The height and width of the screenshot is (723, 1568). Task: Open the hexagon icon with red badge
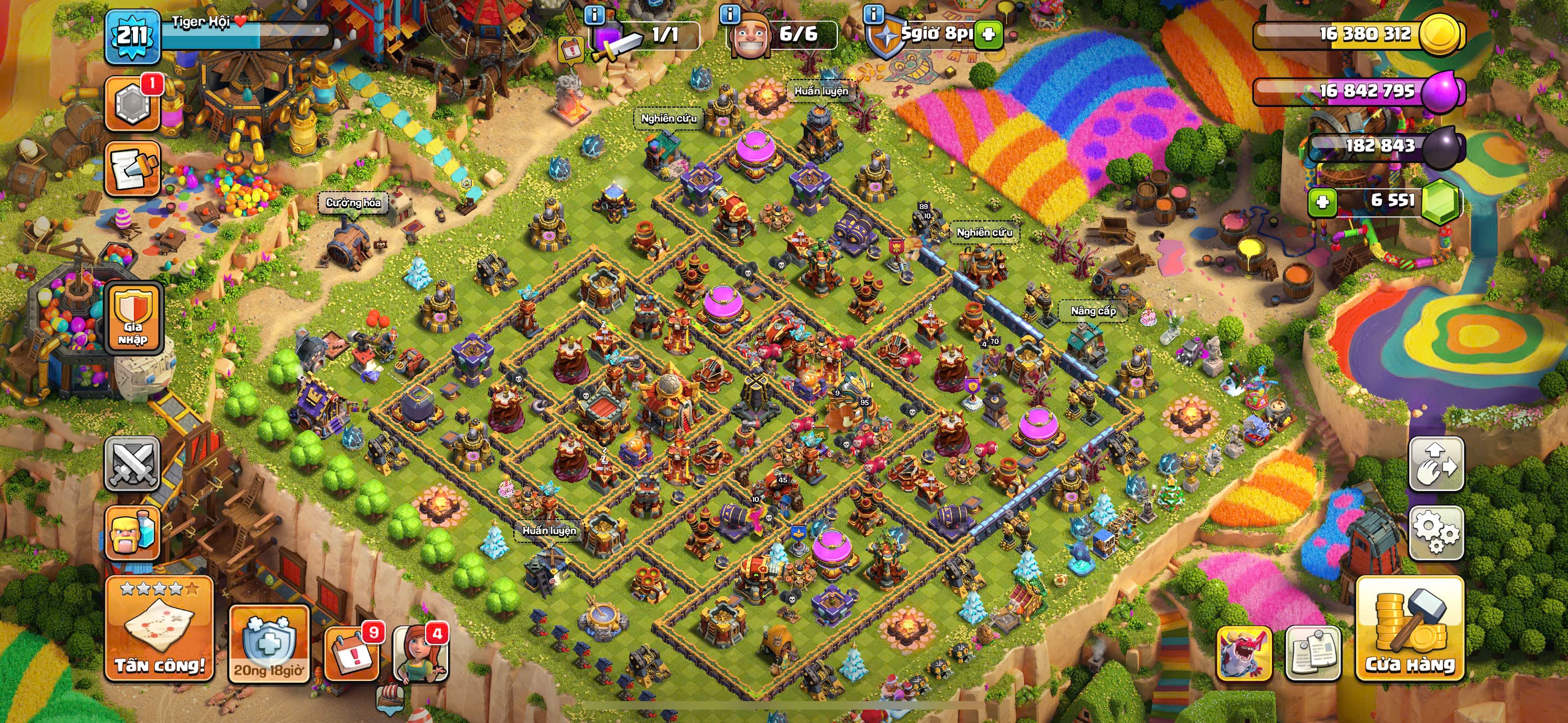tap(133, 104)
